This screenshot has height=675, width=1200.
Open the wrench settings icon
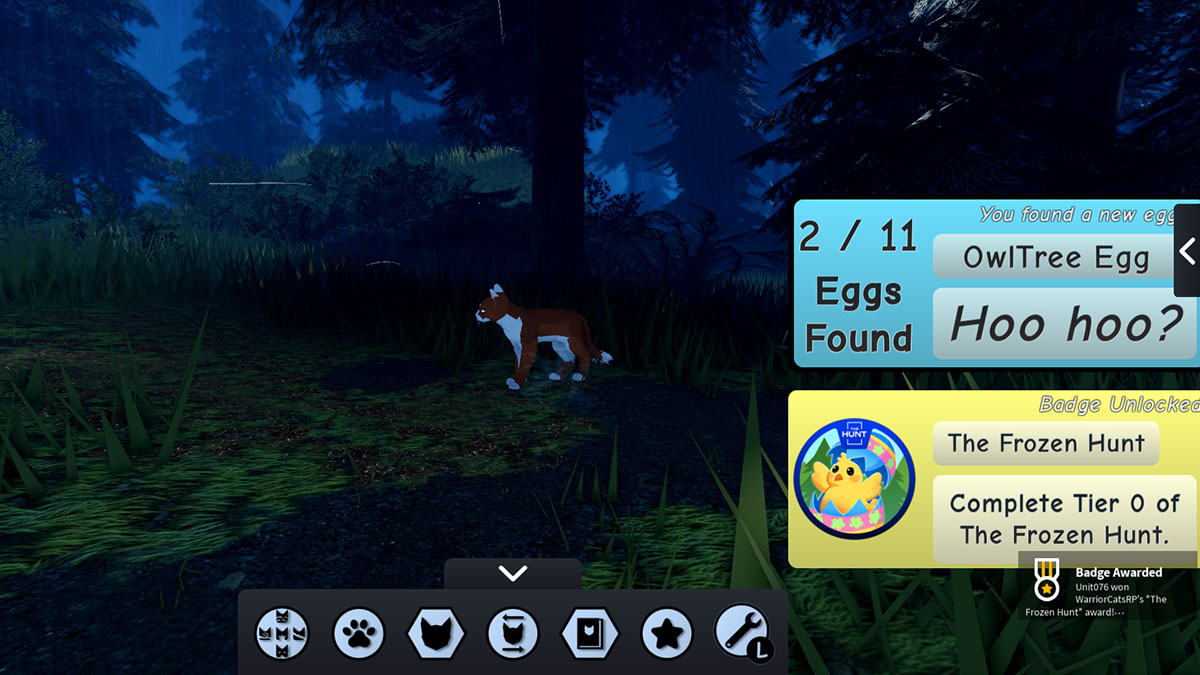(741, 633)
